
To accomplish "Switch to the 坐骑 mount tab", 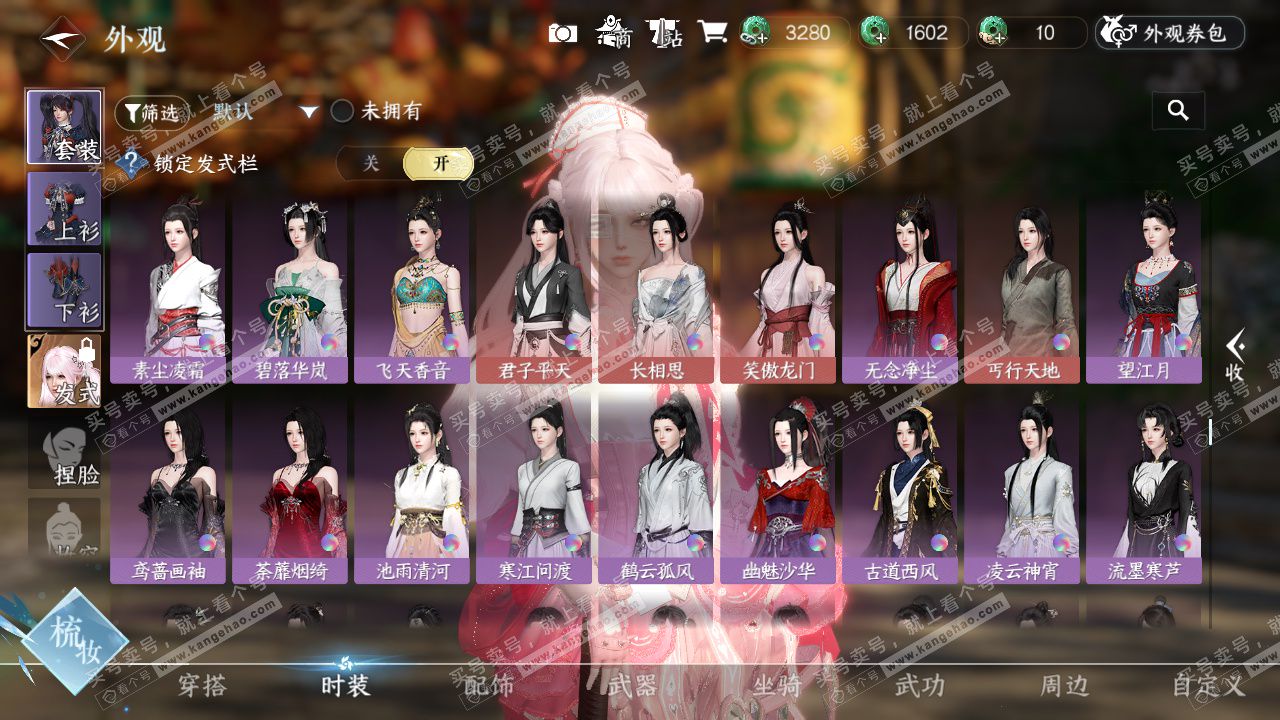I will coord(777,686).
